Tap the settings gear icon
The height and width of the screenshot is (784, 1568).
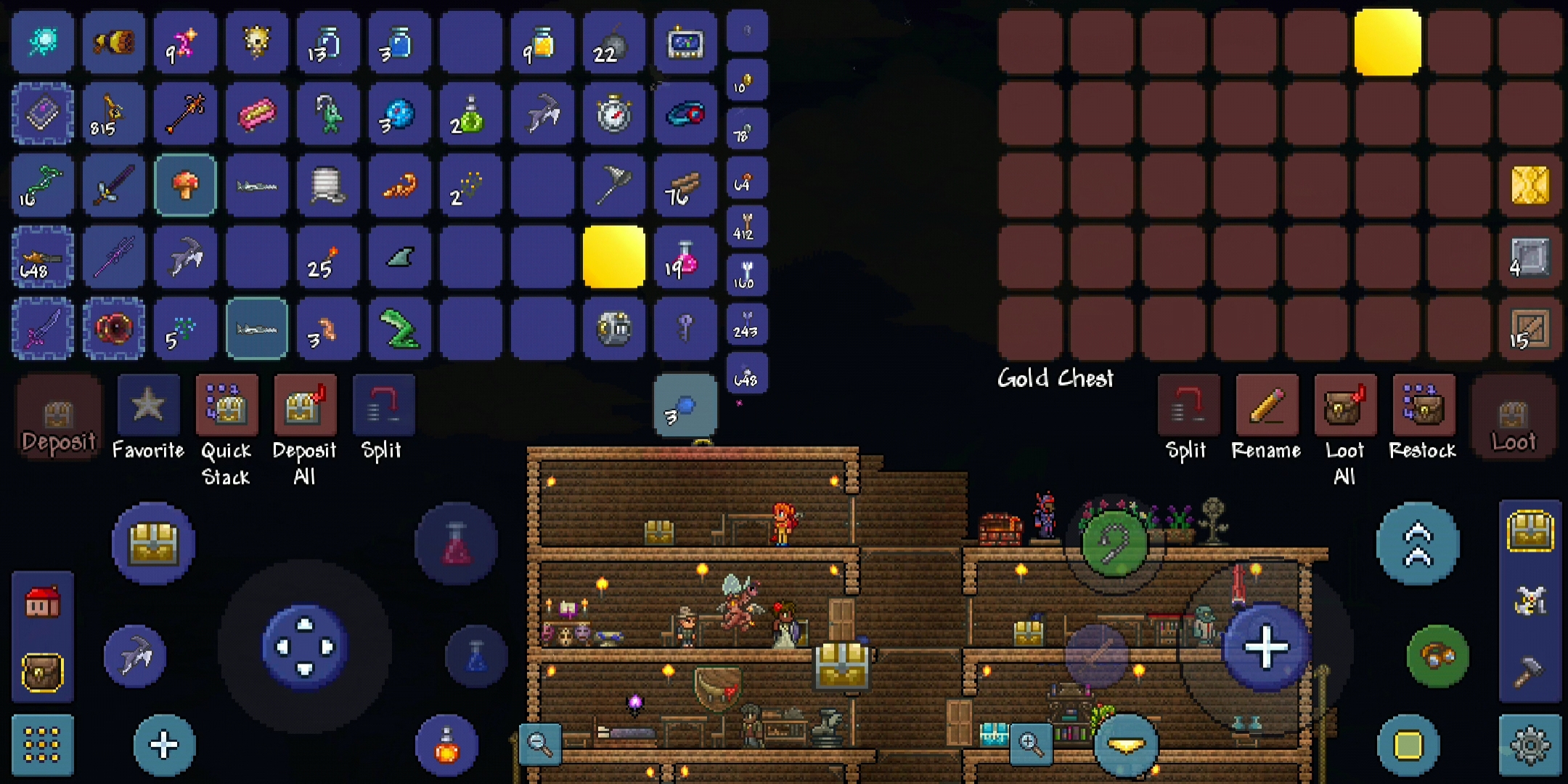pos(1529,744)
